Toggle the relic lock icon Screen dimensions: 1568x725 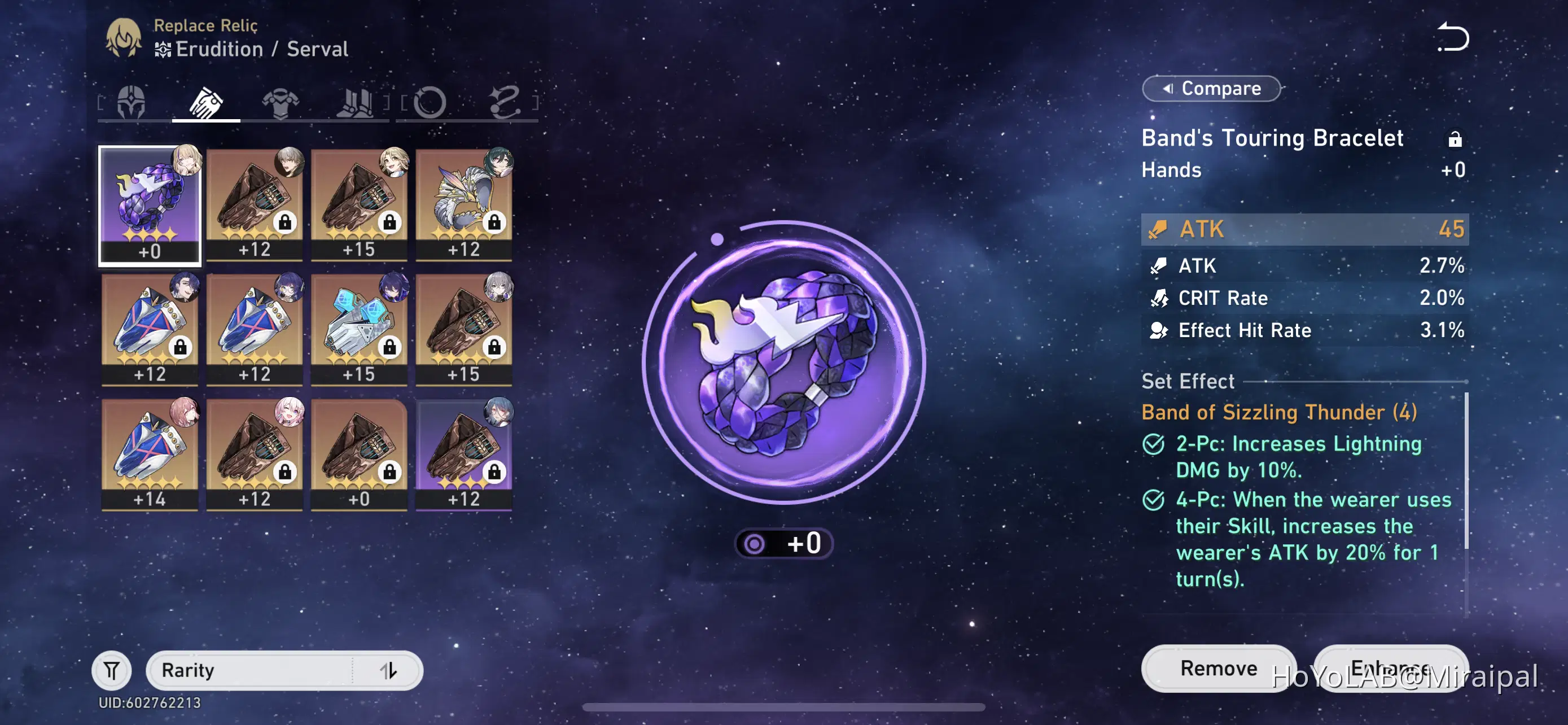[x=1454, y=139]
